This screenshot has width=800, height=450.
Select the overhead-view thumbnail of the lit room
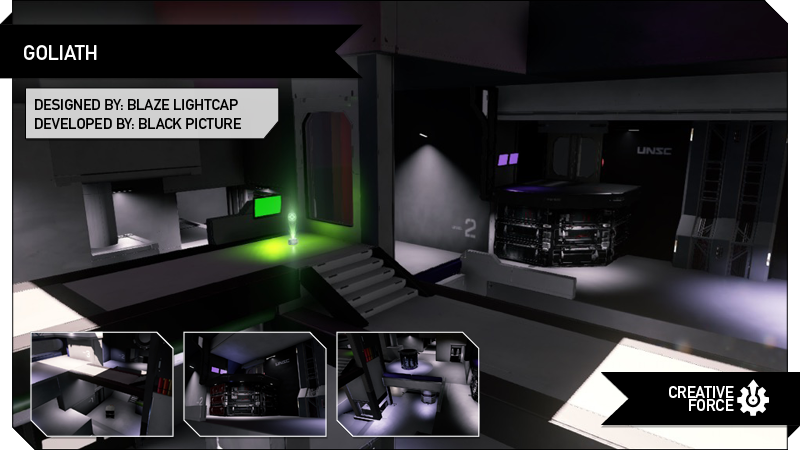click(x=407, y=384)
